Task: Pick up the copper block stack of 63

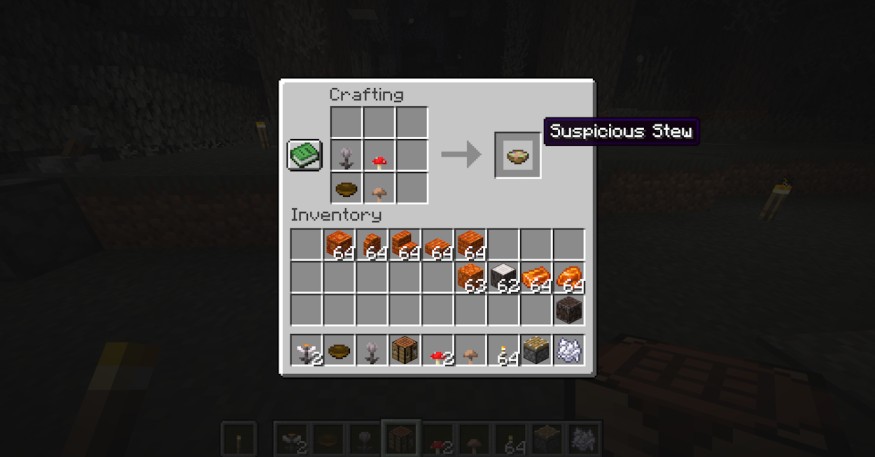Action: [x=470, y=277]
